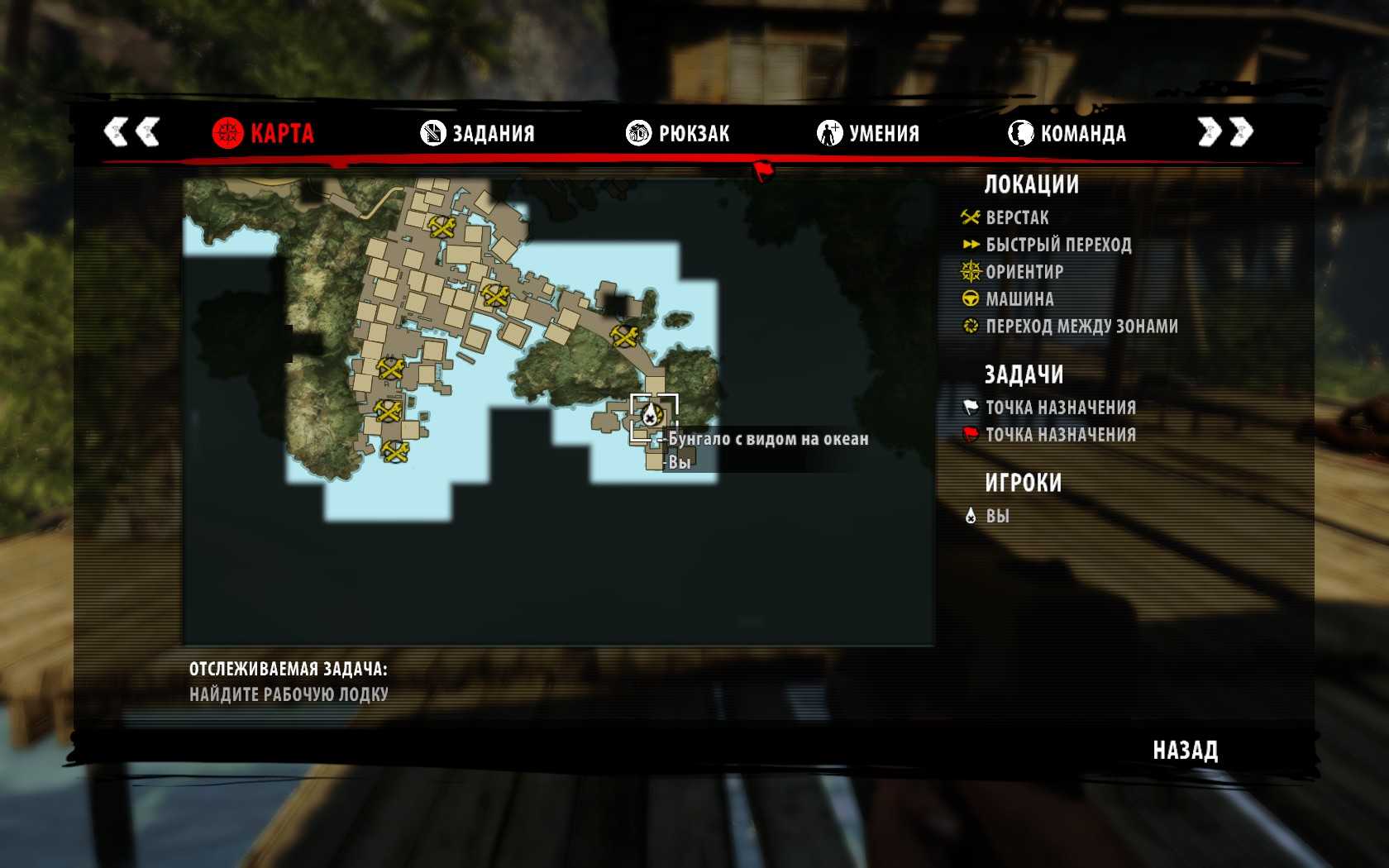Open the Рюкзак tab

[678, 133]
